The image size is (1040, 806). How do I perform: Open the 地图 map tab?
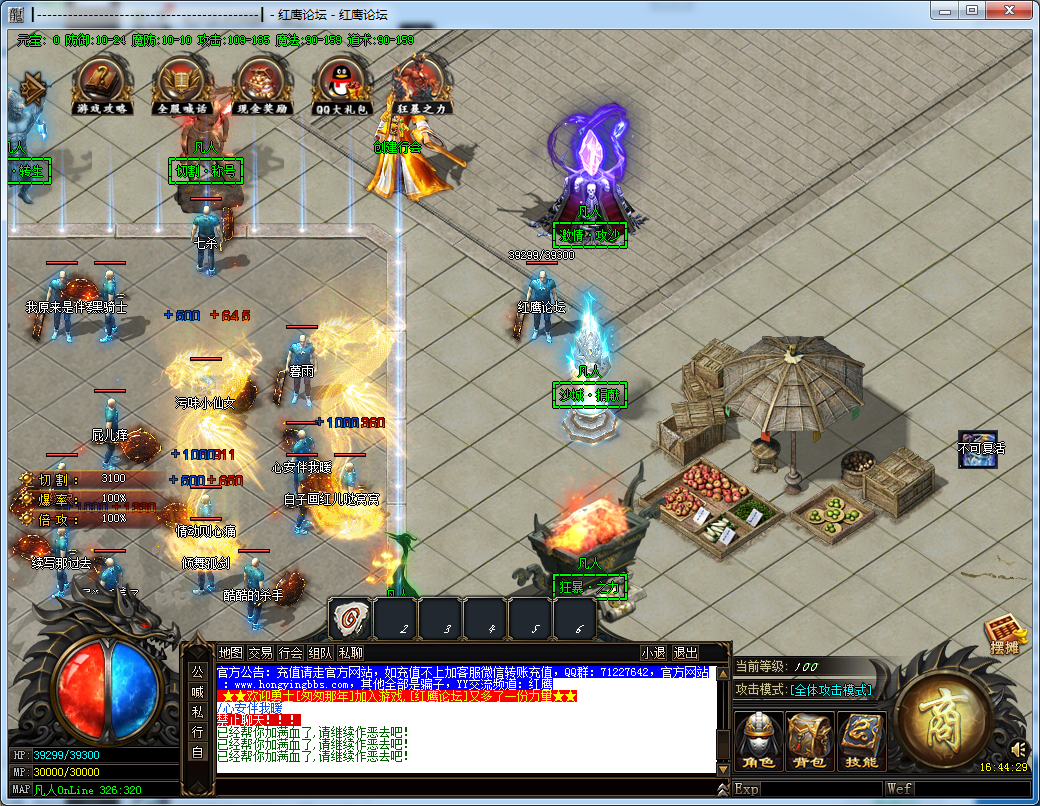pyautogui.click(x=231, y=653)
